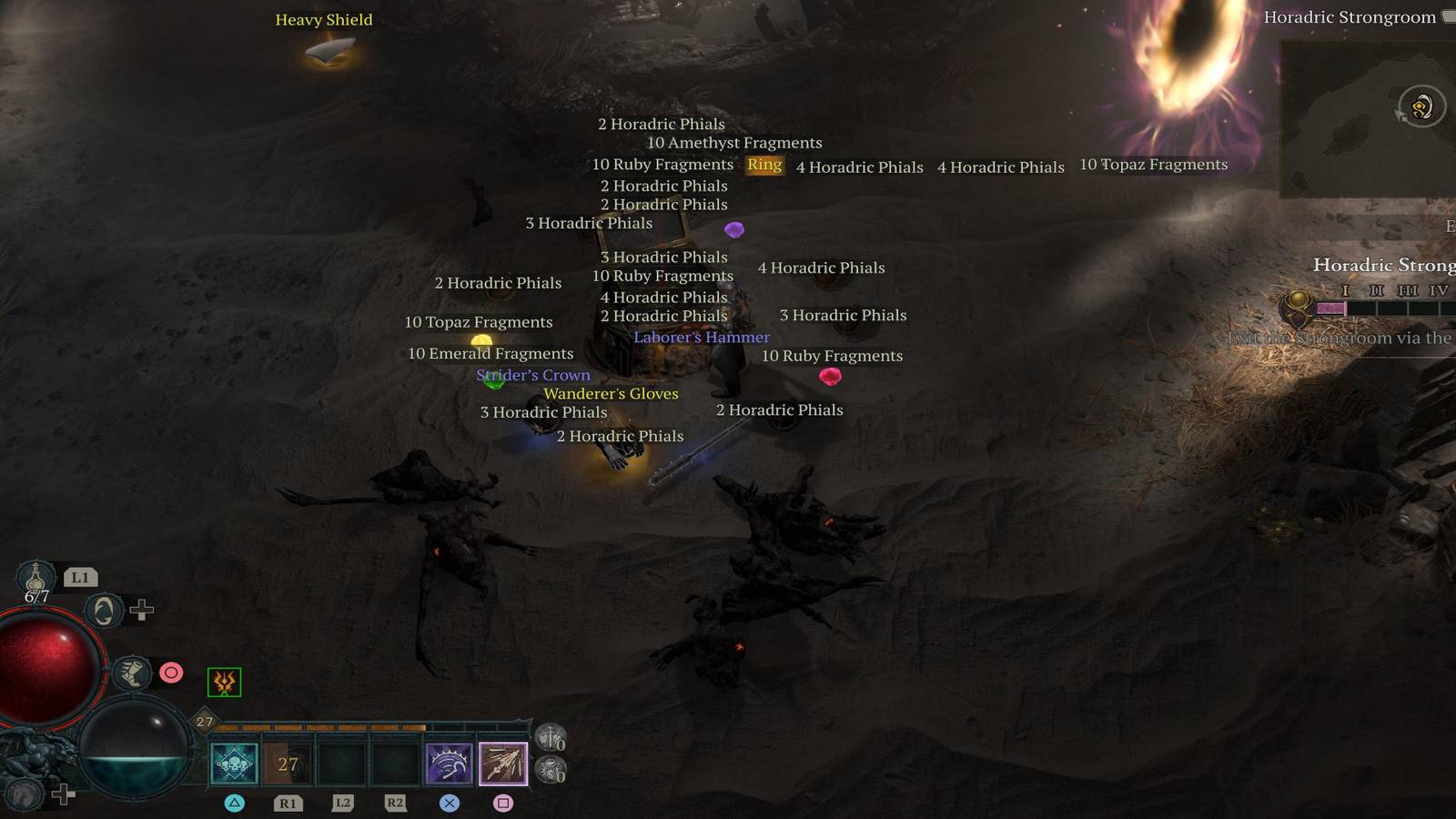This screenshot has width=1456, height=819.
Task: Click the golden Ring loot label
Action: coord(763,165)
